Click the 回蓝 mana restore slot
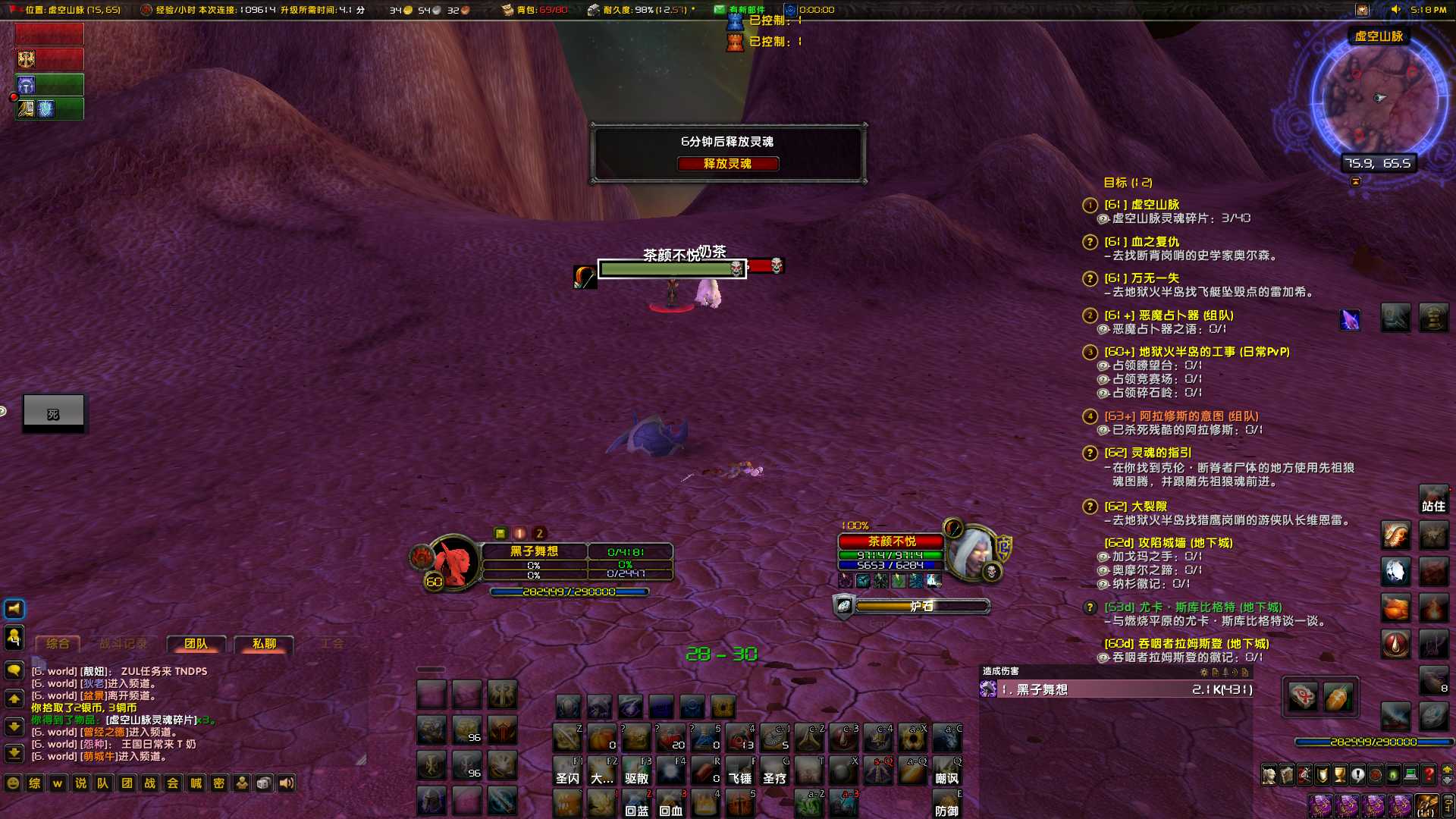The width and height of the screenshot is (1456, 819). (636, 803)
